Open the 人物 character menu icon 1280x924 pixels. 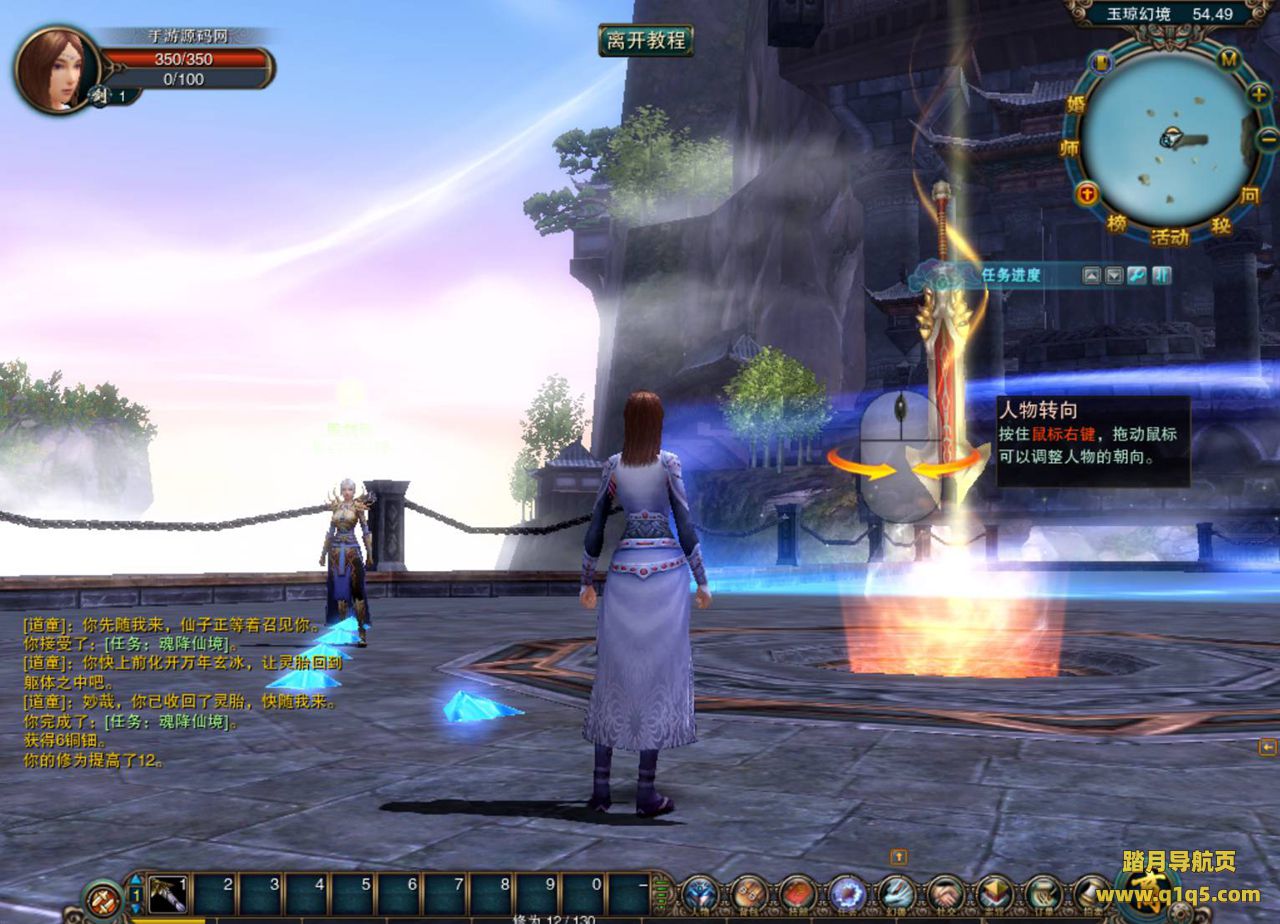point(701,893)
